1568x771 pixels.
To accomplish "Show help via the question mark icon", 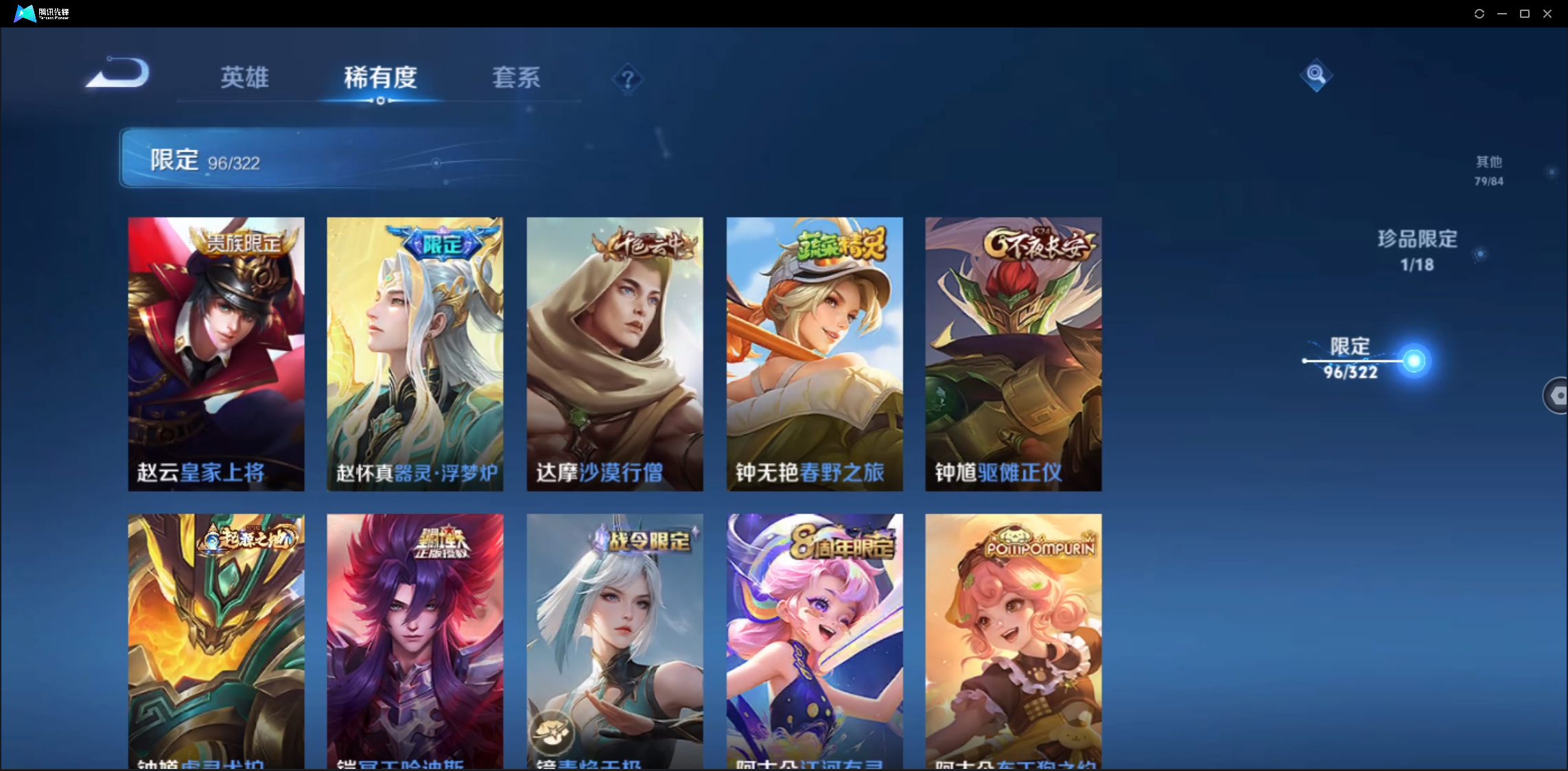I will 627,80.
